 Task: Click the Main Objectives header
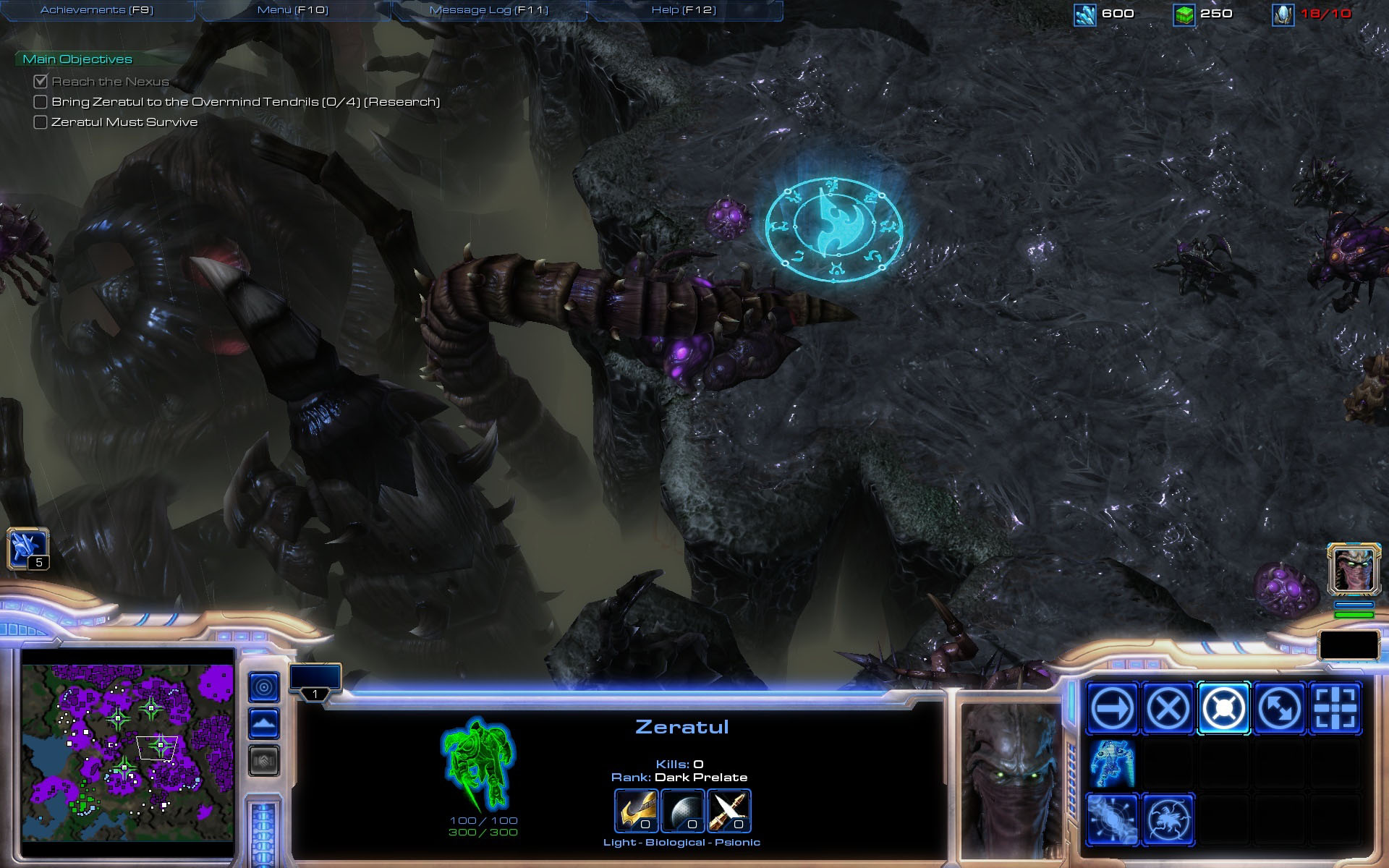tap(77, 59)
